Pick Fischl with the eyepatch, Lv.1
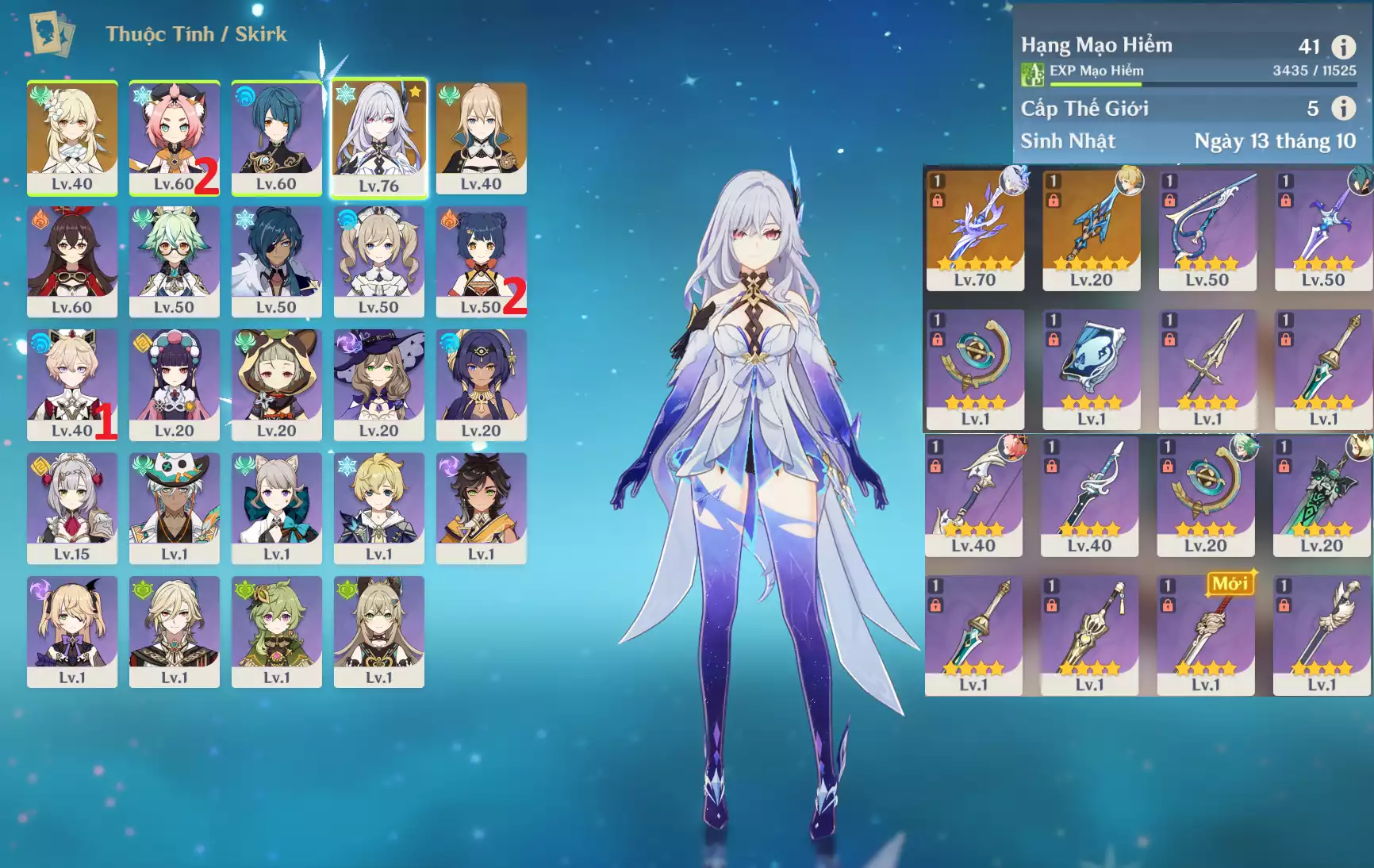1374x868 pixels. [71, 631]
